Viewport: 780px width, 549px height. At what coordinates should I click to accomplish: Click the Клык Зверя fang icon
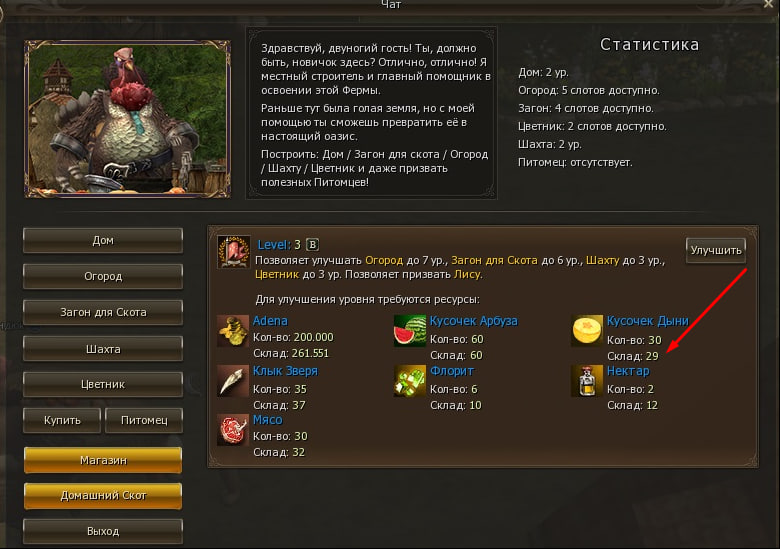233,380
